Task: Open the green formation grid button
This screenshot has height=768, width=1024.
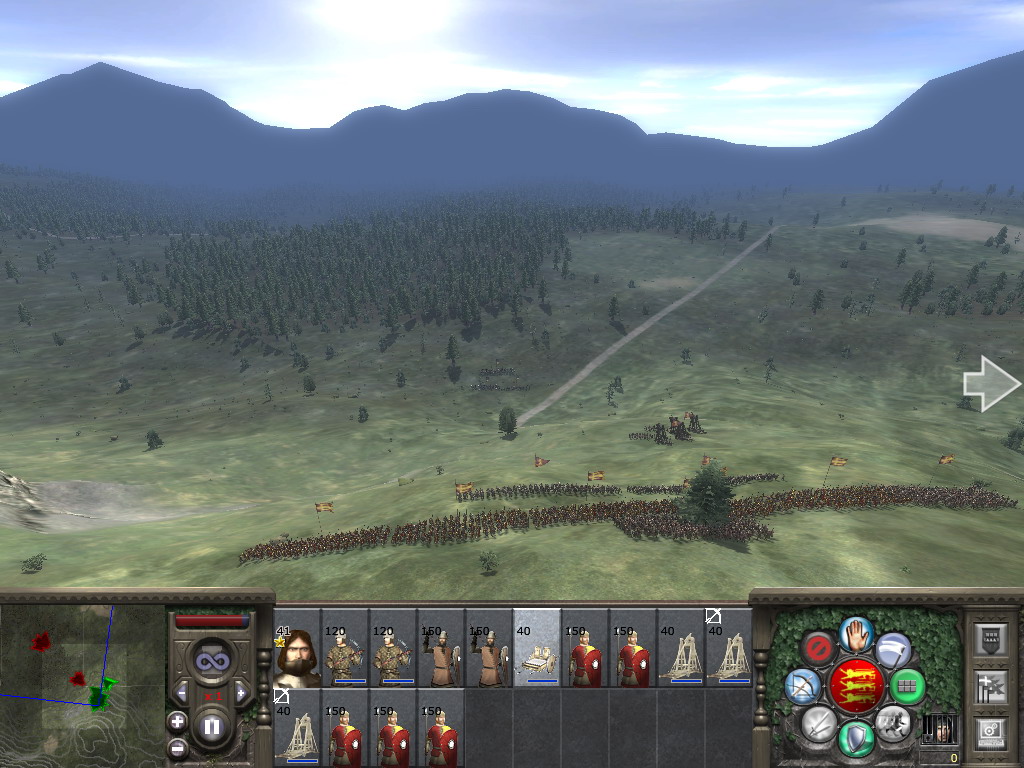Action: pos(907,687)
